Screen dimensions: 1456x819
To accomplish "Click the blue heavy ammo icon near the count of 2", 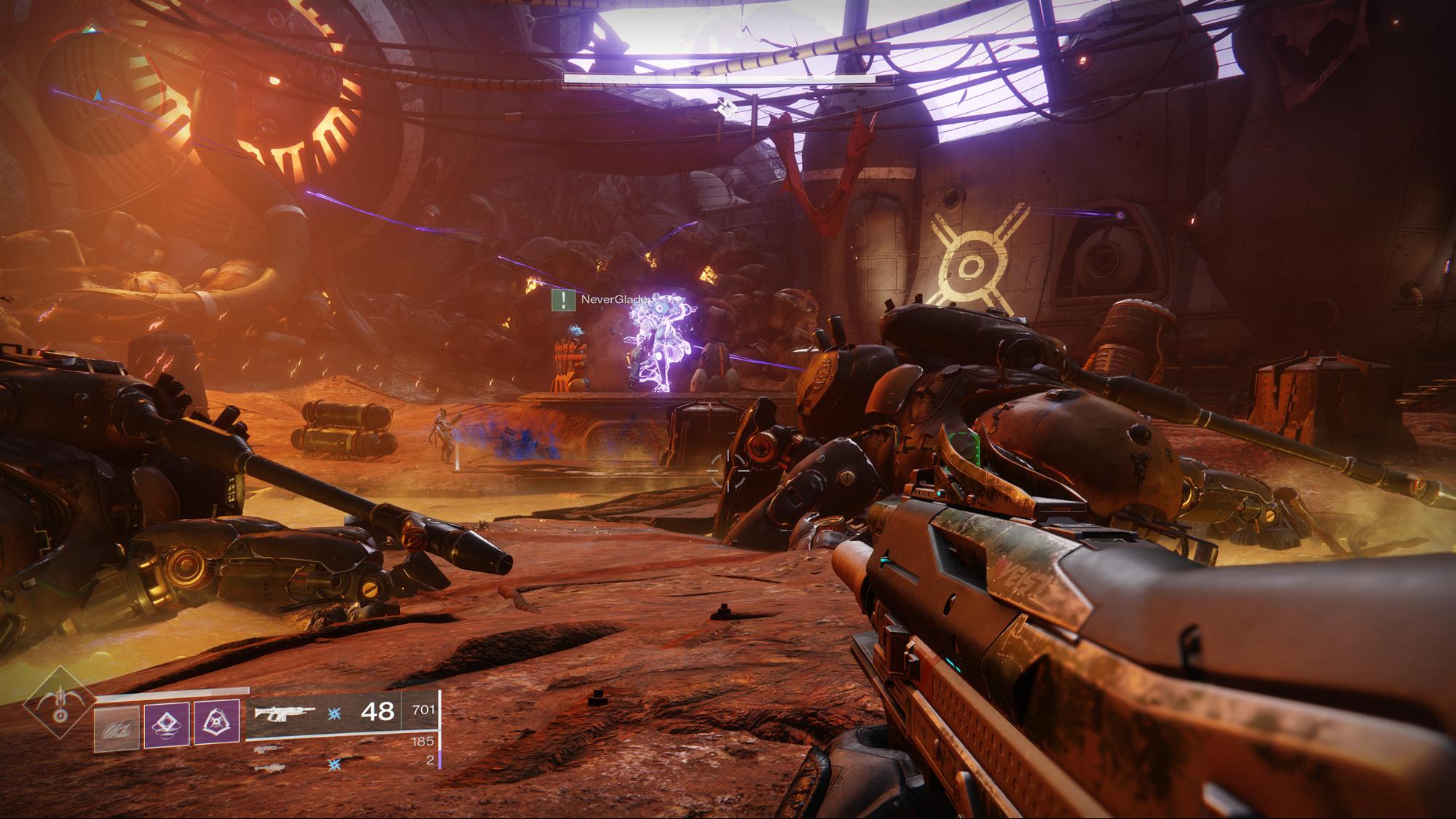I will coord(334,765).
